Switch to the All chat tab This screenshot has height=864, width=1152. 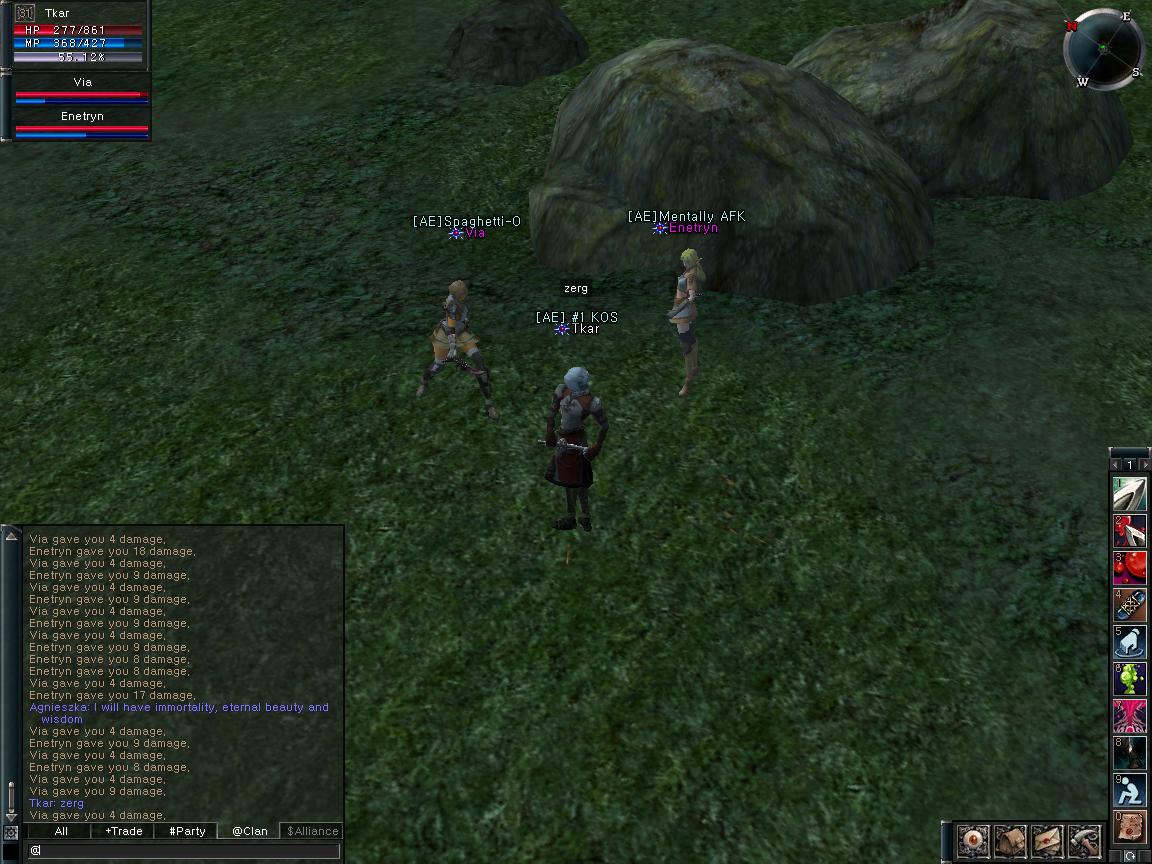[61, 831]
